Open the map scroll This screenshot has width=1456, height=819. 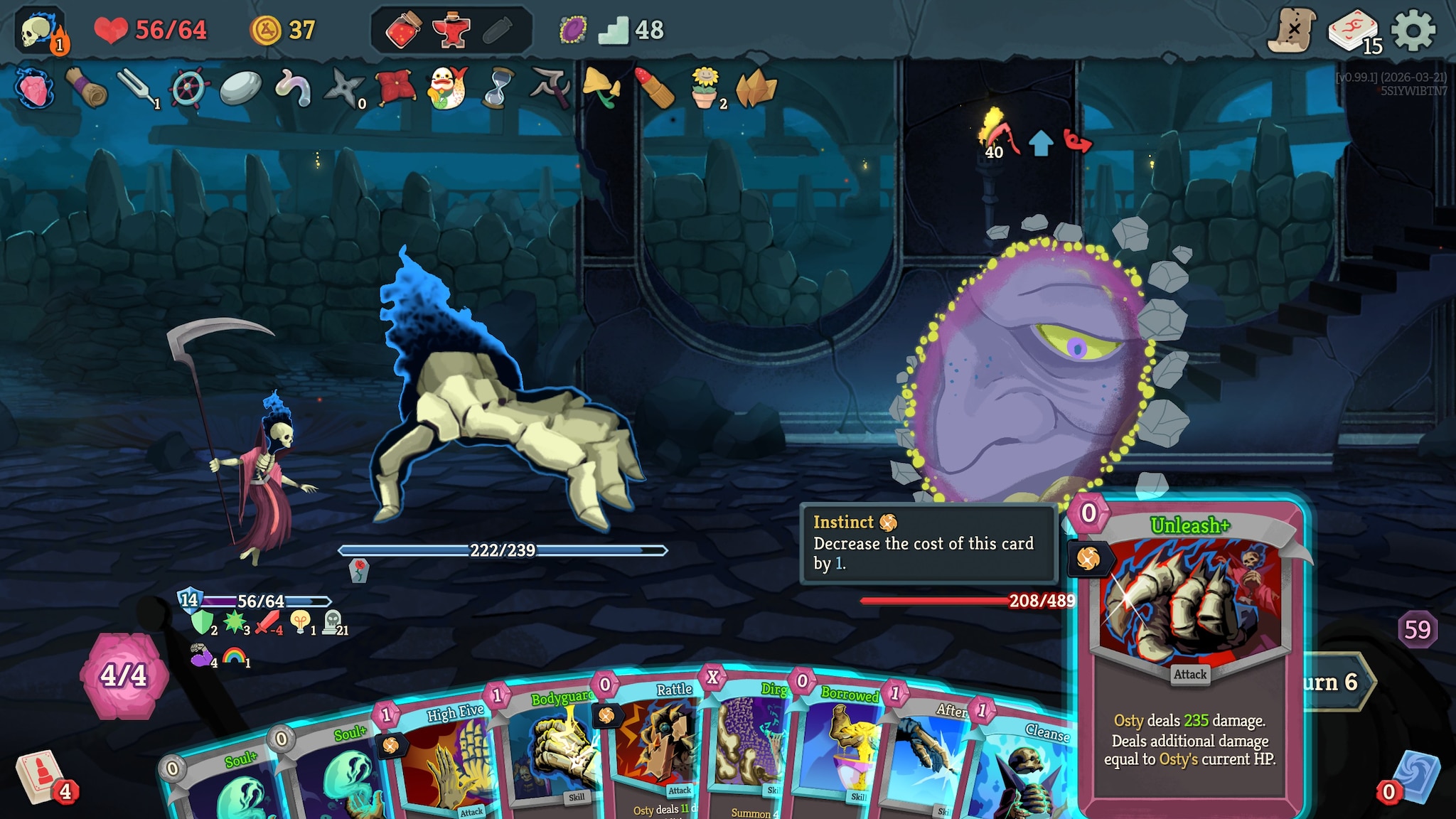[1291, 31]
